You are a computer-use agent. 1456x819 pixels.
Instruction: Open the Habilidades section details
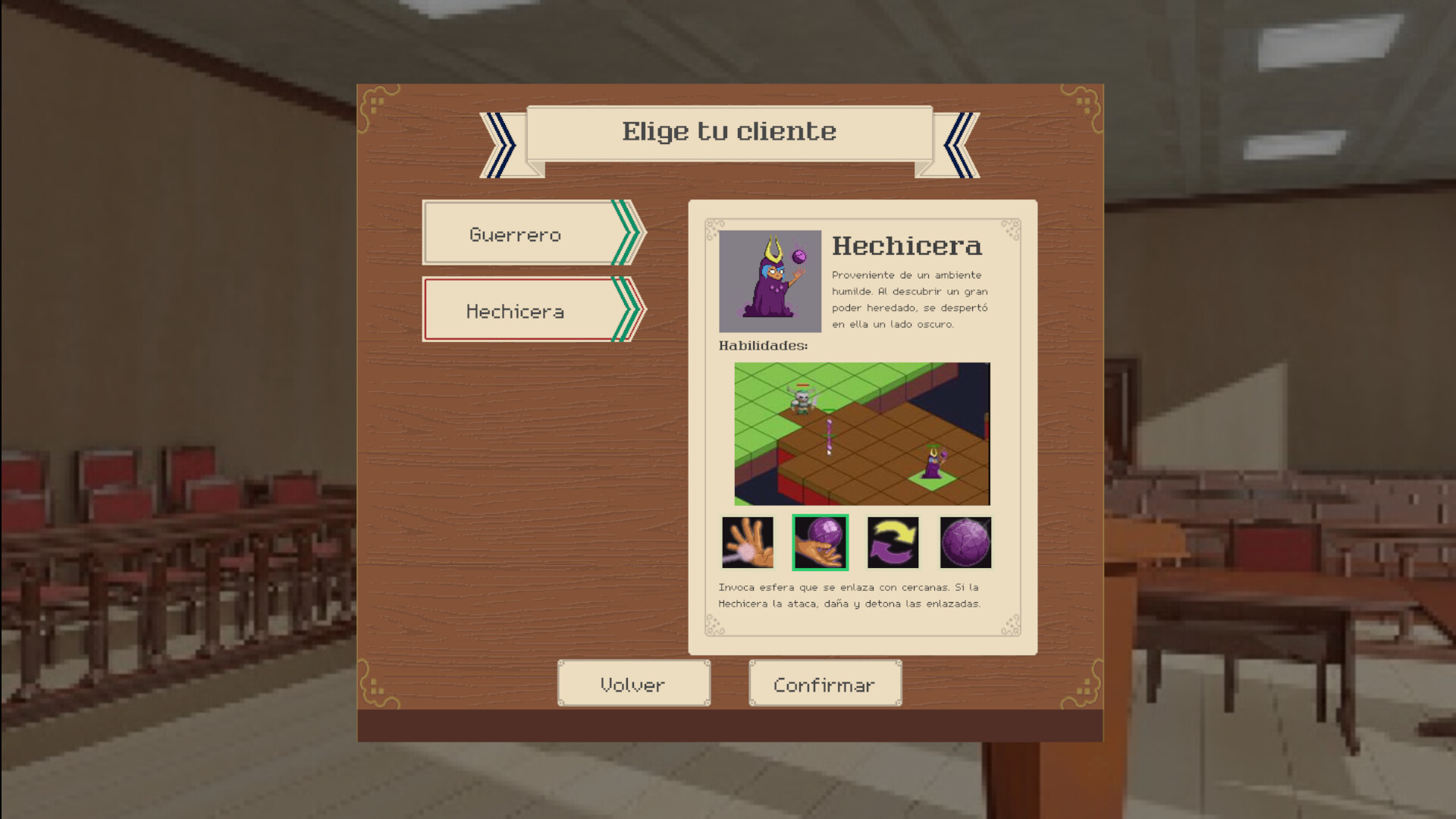[761, 346]
